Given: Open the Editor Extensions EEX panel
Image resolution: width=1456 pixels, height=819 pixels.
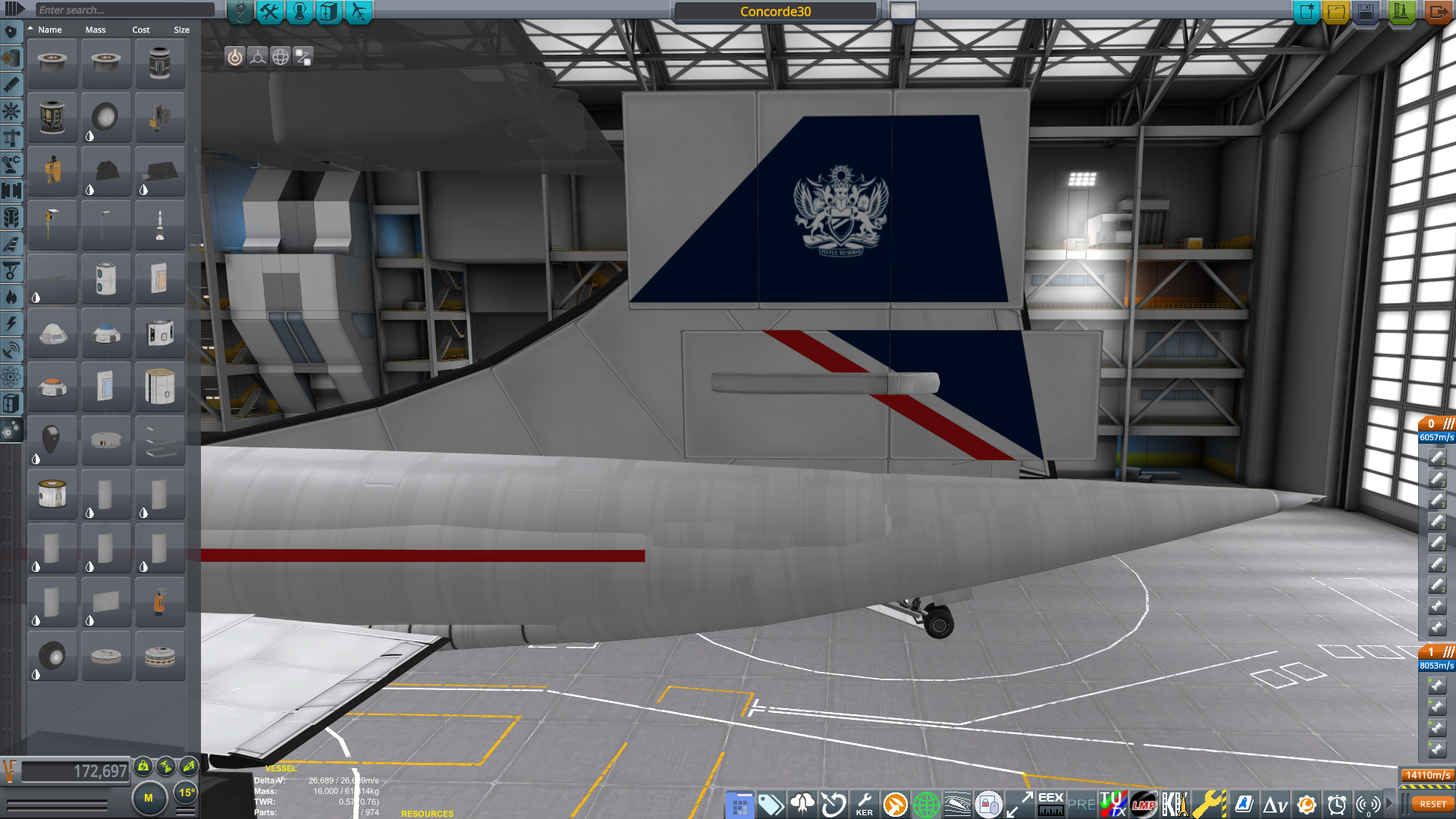Looking at the screenshot, I should point(1050,805).
